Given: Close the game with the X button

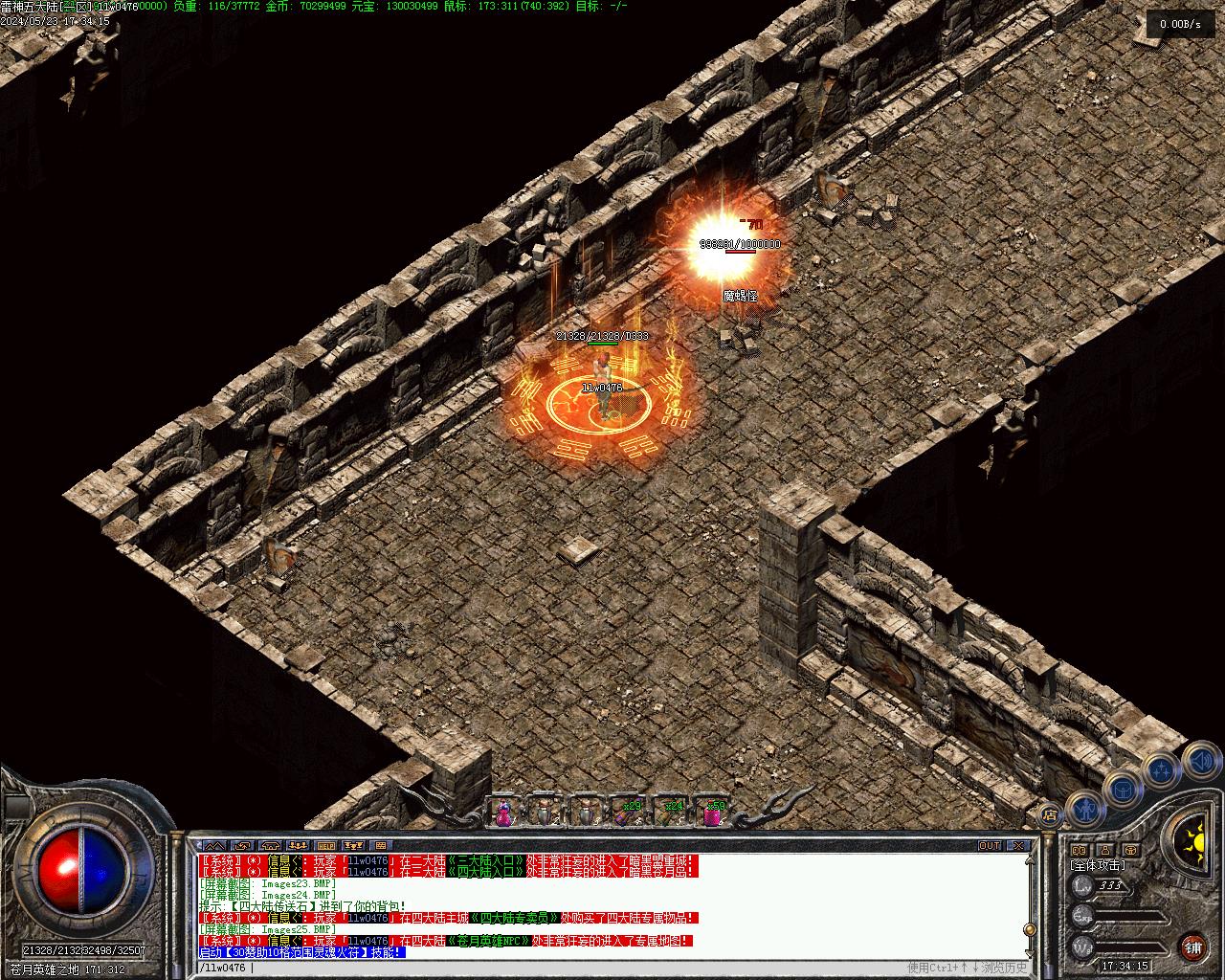Looking at the screenshot, I should pos(1019,846).
